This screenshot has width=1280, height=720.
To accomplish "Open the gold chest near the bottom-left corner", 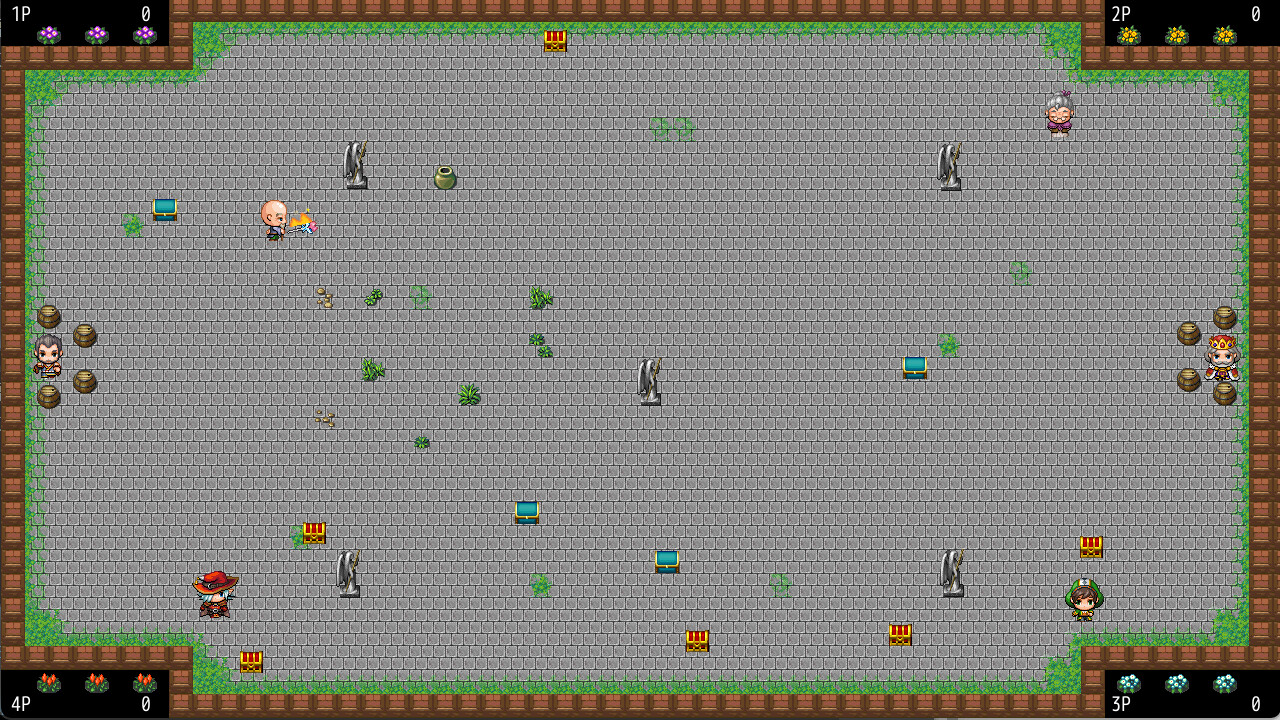I will 250,660.
